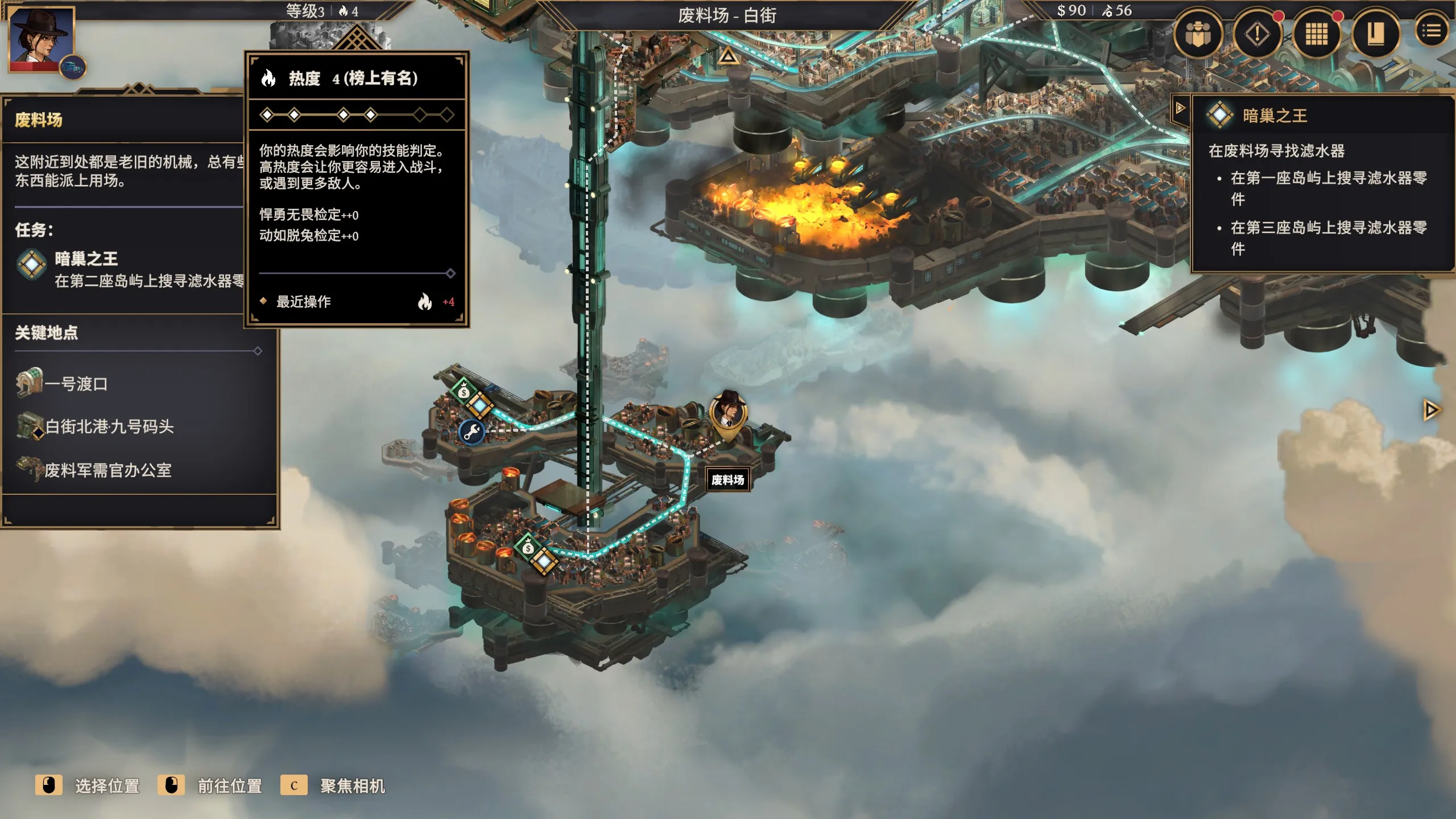Open the 暗巢之王 objective tracker title

click(1274, 116)
